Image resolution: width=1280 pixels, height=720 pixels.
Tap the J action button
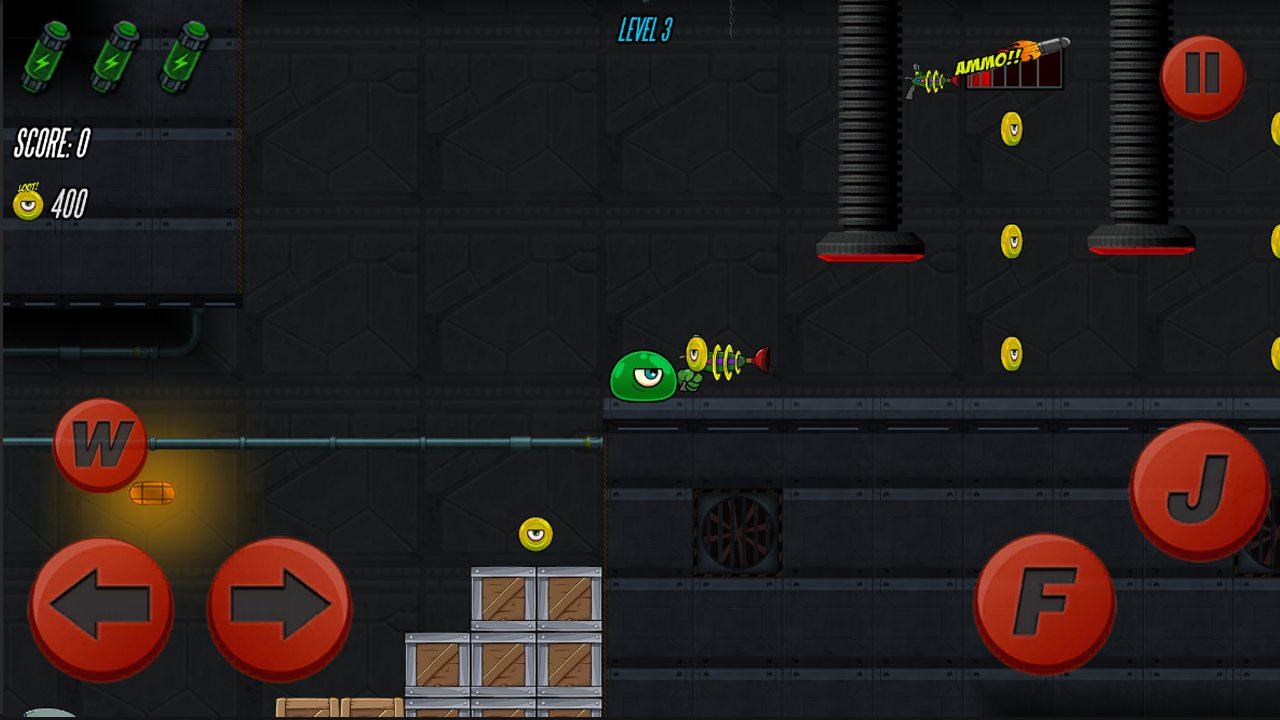click(x=1200, y=495)
